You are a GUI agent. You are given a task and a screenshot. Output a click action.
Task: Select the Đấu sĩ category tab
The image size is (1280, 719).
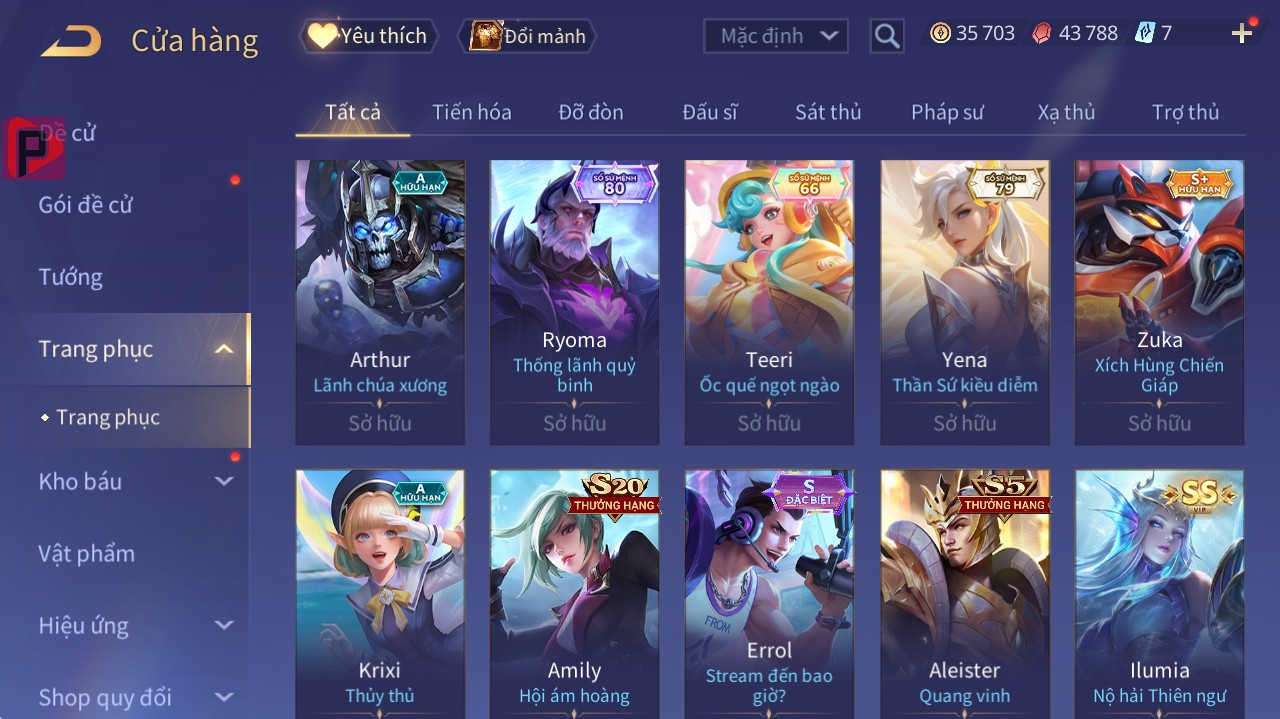709,112
